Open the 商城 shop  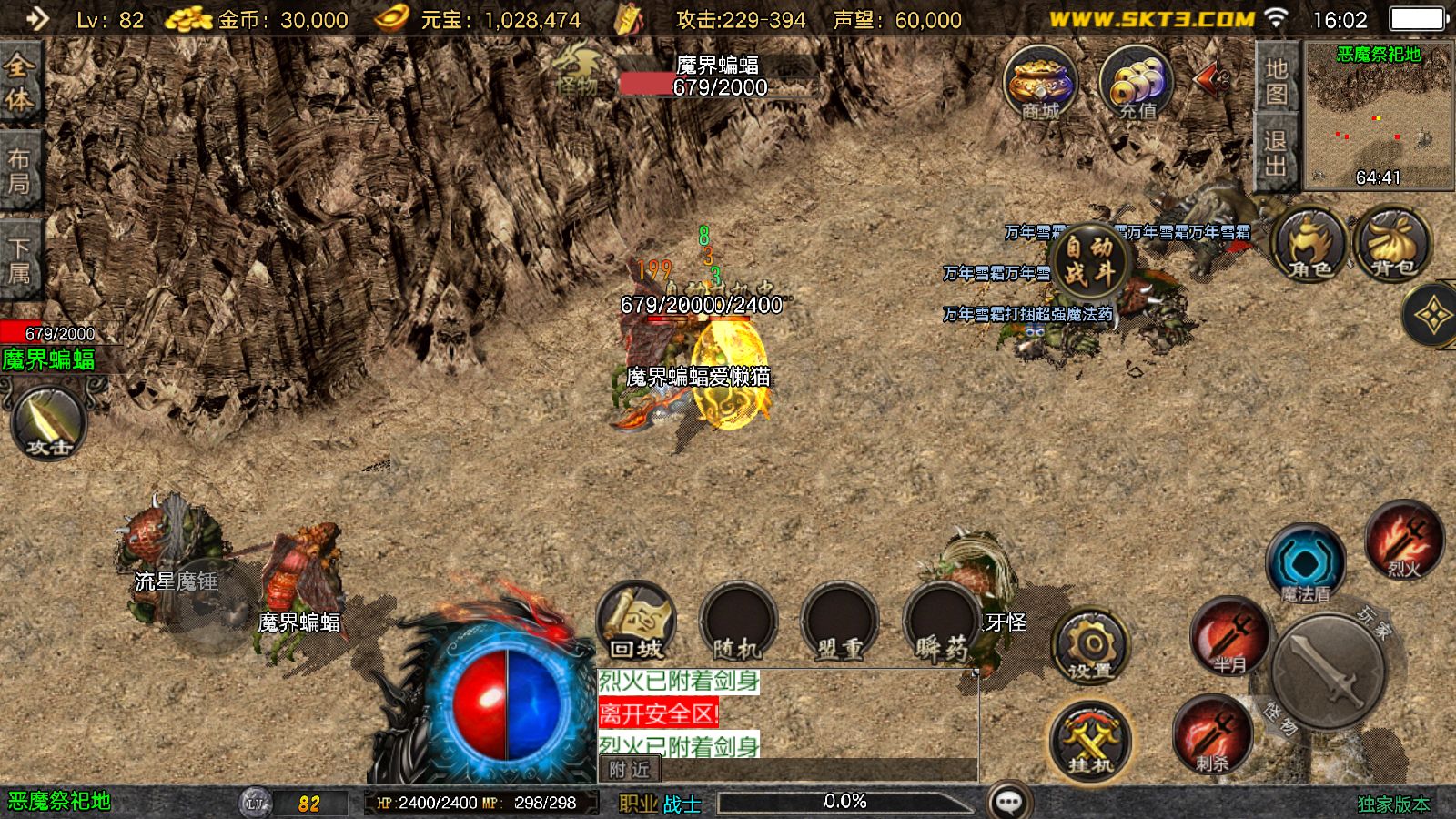tap(1040, 84)
